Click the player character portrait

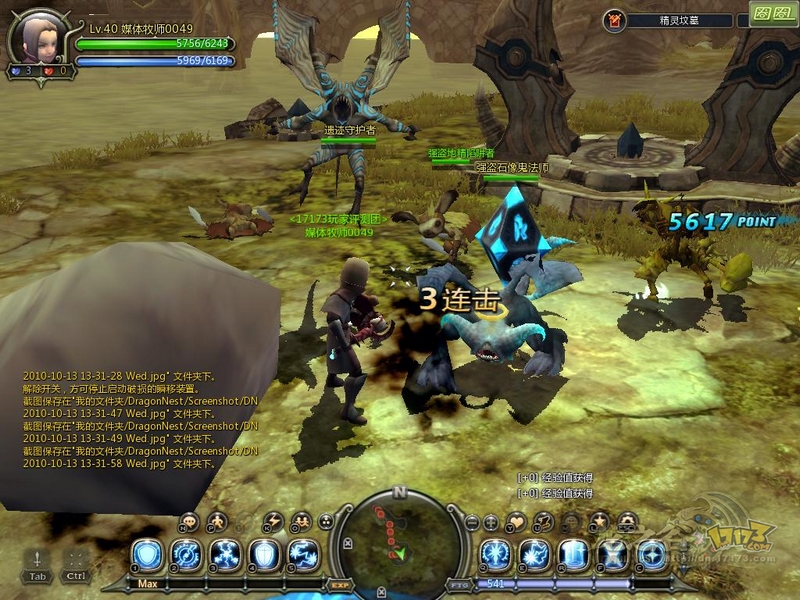pos(38,38)
